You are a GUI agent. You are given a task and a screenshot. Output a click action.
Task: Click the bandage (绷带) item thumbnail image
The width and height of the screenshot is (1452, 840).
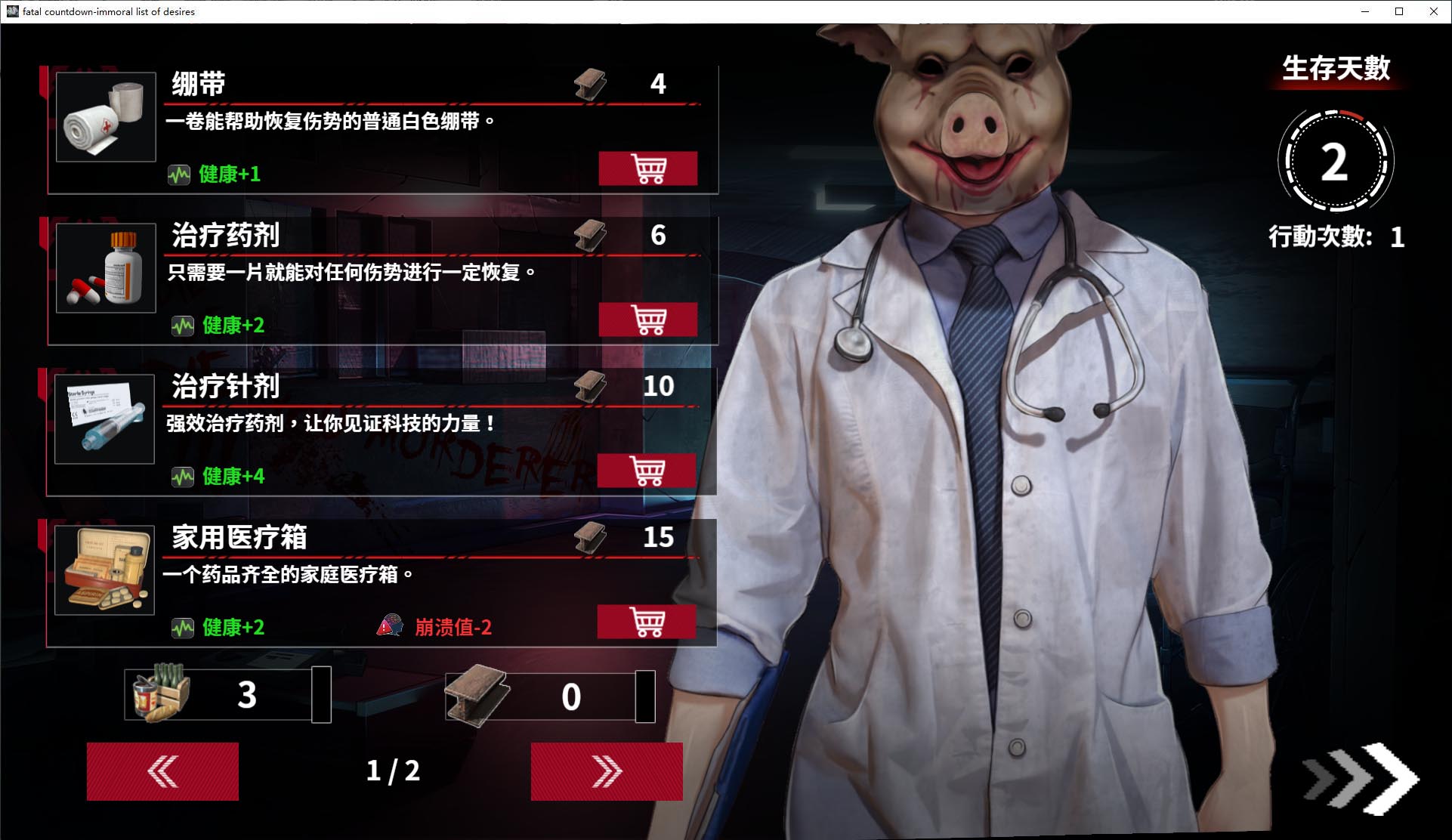click(104, 121)
